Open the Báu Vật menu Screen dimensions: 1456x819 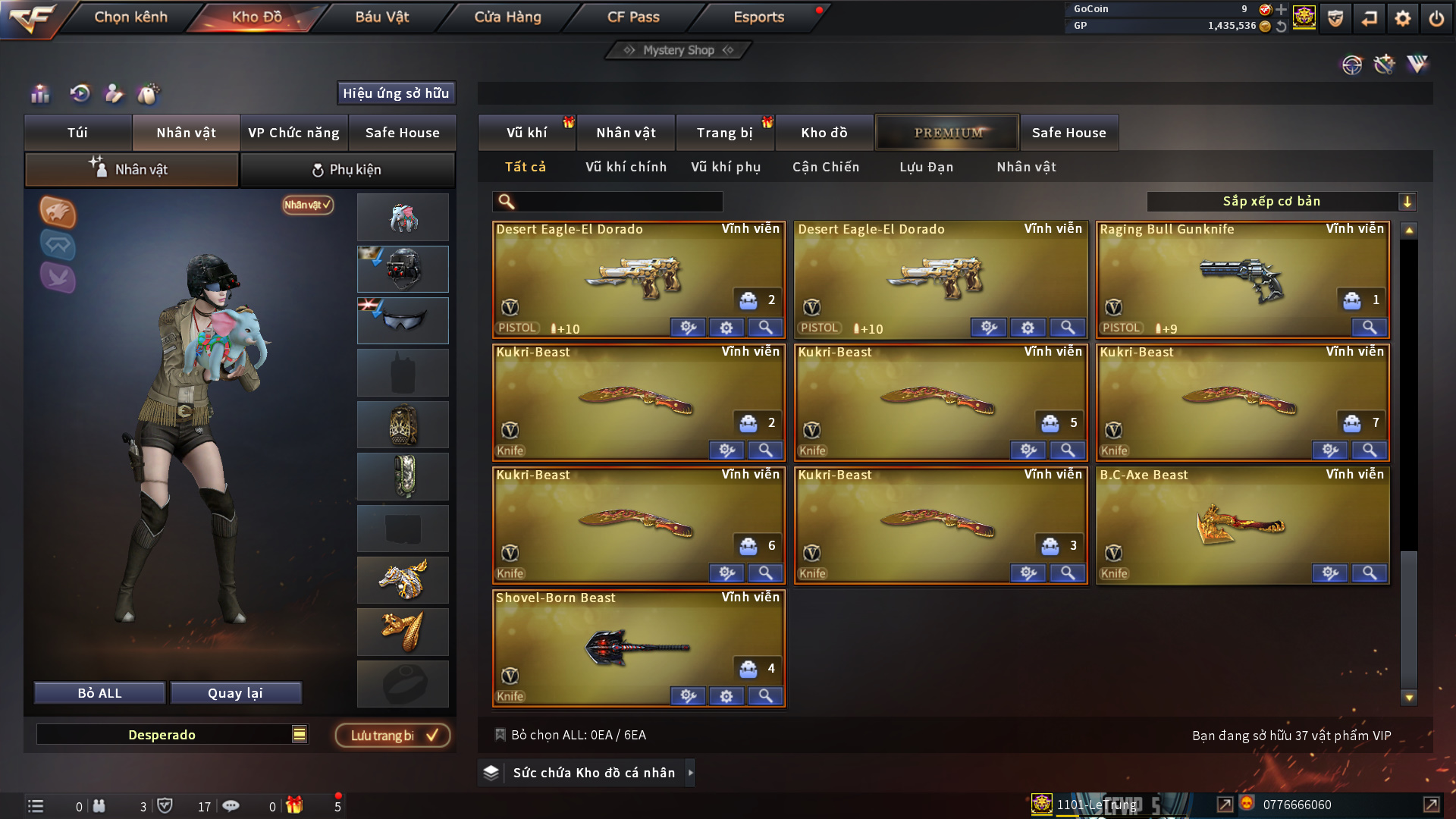click(x=381, y=17)
